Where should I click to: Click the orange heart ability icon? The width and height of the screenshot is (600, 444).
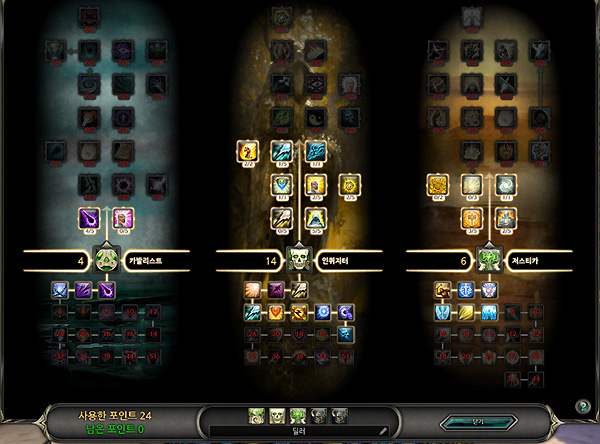(x=275, y=311)
